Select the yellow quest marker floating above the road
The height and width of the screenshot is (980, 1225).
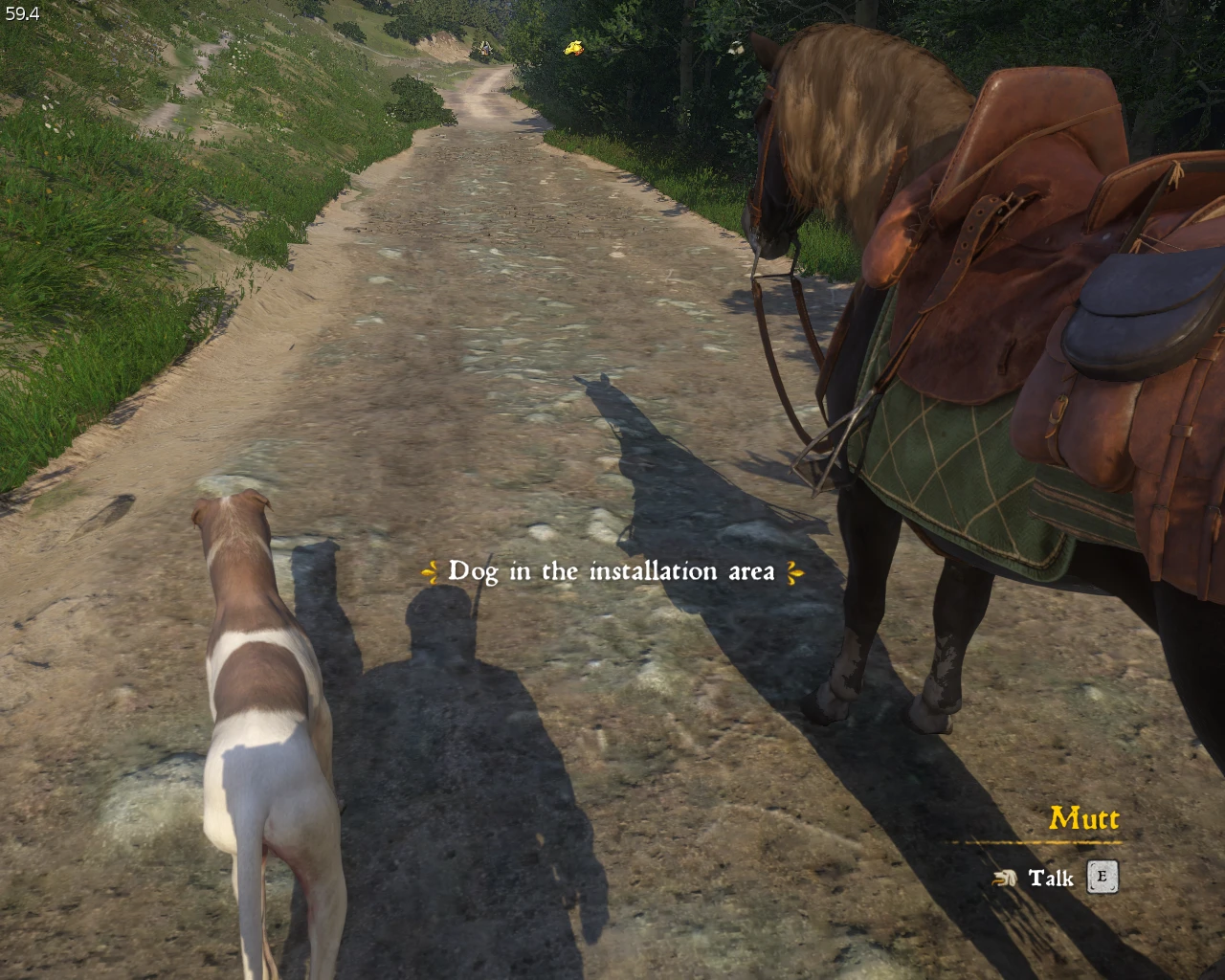573,48
